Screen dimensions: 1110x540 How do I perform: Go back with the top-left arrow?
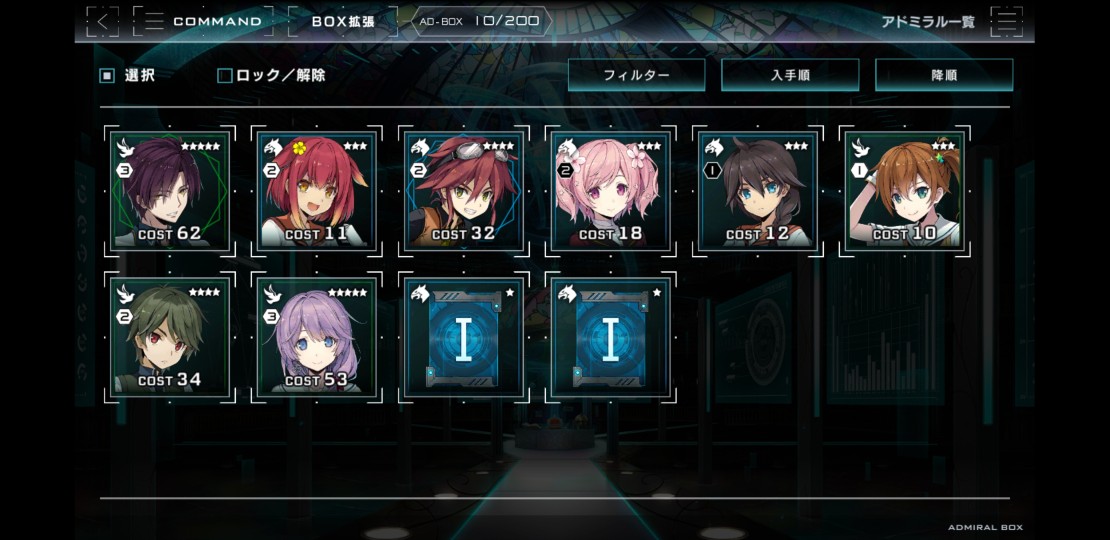click(102, 21)
